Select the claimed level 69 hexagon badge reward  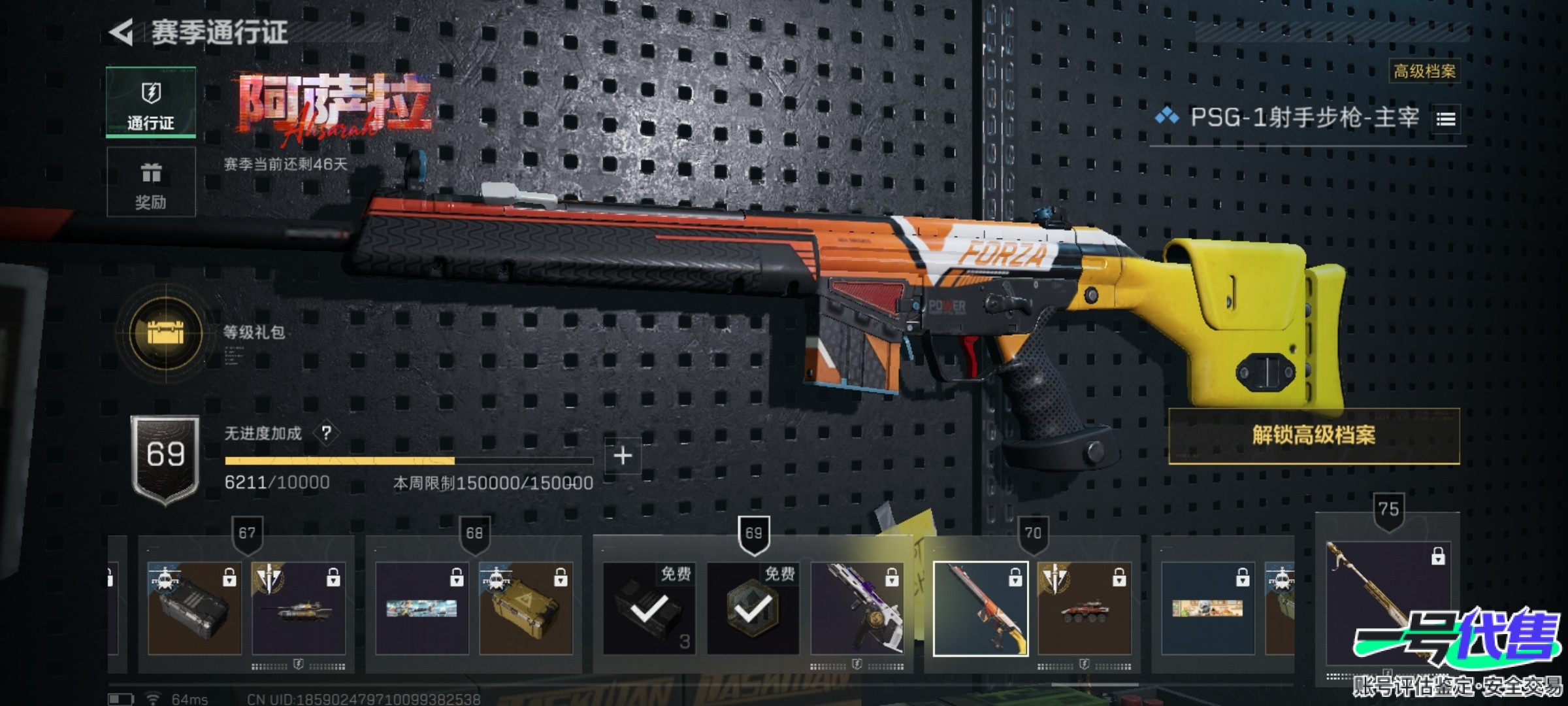click(753, 608)
